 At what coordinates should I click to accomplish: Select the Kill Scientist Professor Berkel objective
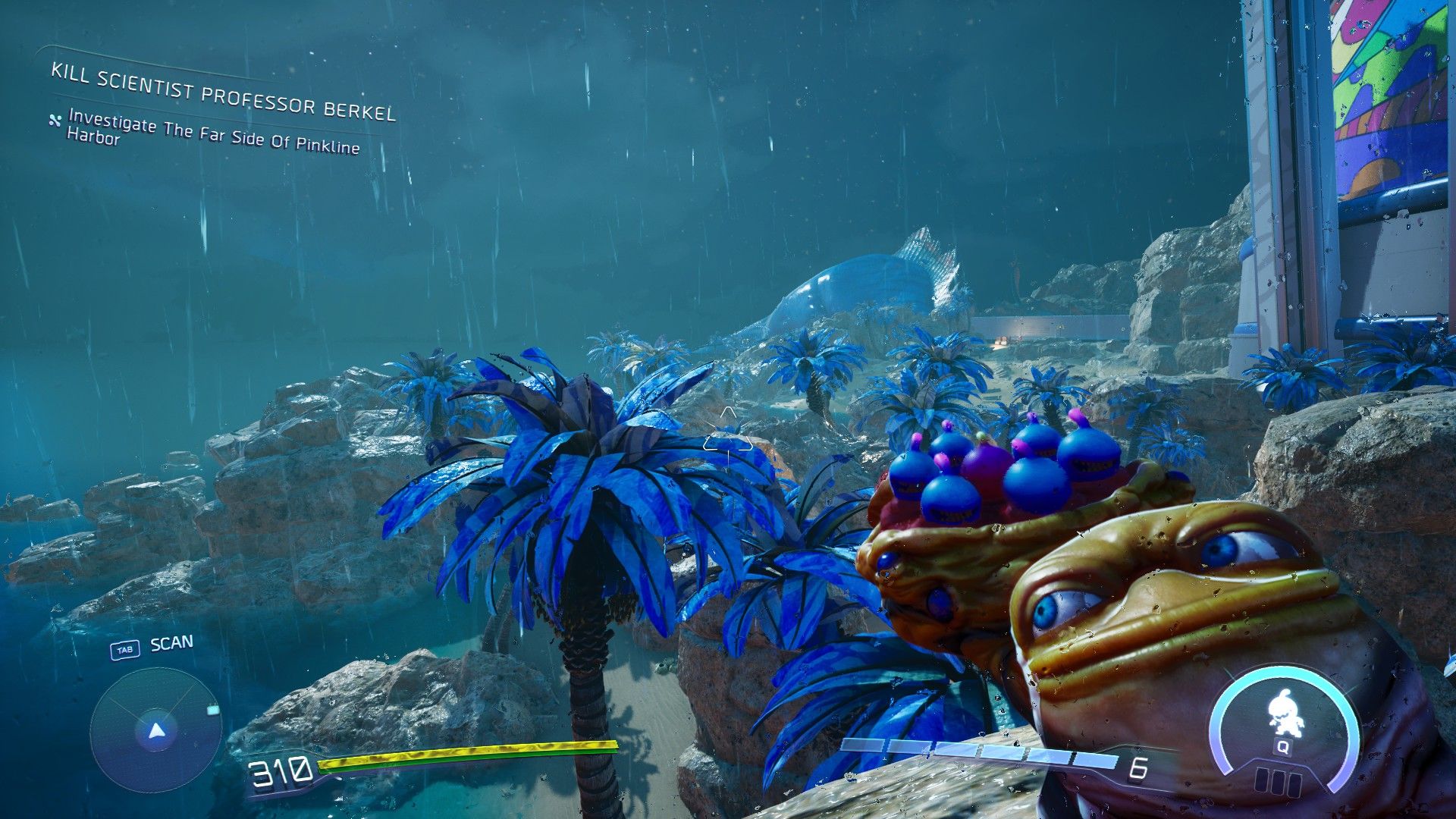(223, 93)
